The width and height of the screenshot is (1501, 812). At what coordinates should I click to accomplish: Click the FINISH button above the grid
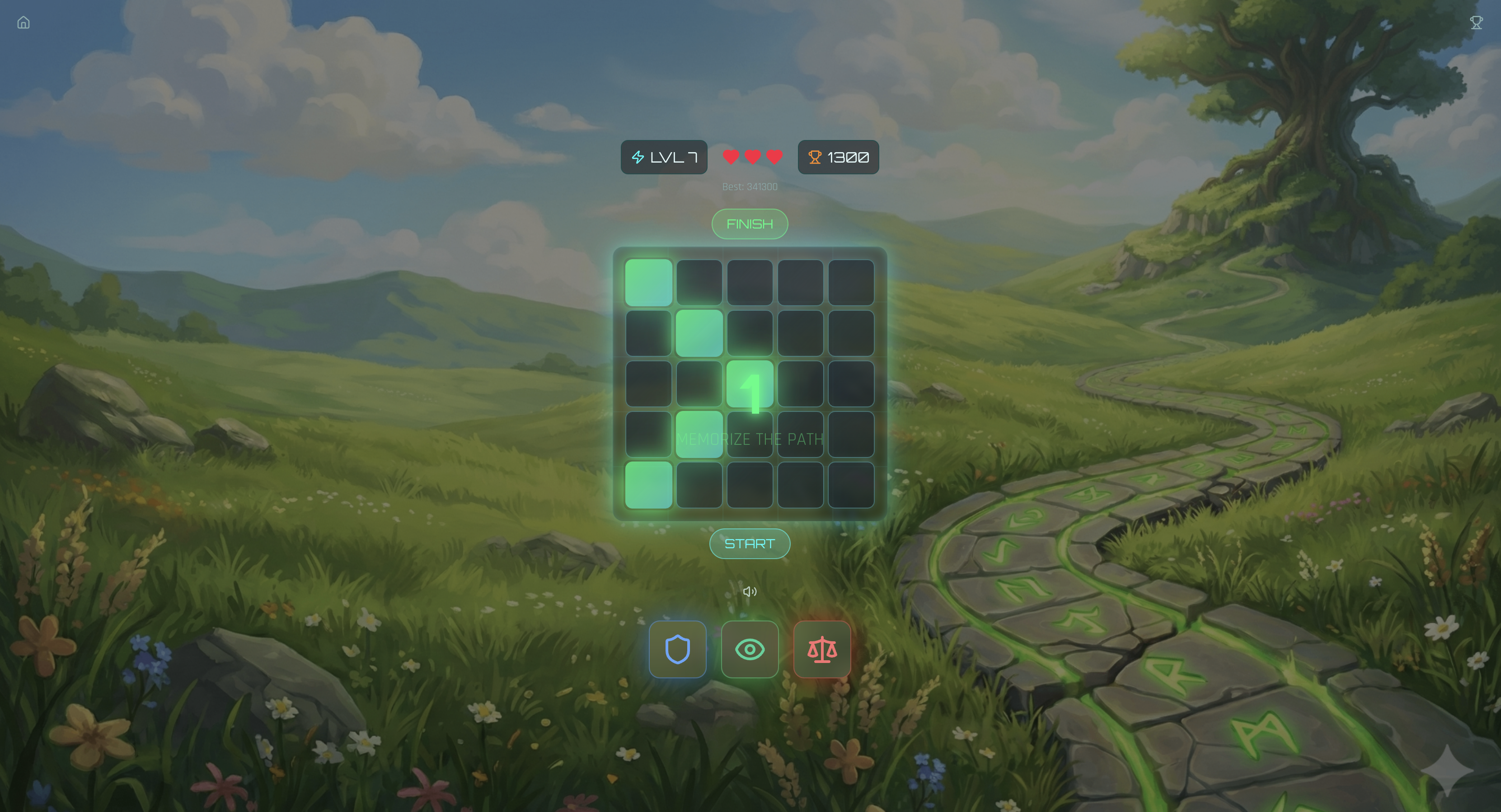tap(749, 224)
